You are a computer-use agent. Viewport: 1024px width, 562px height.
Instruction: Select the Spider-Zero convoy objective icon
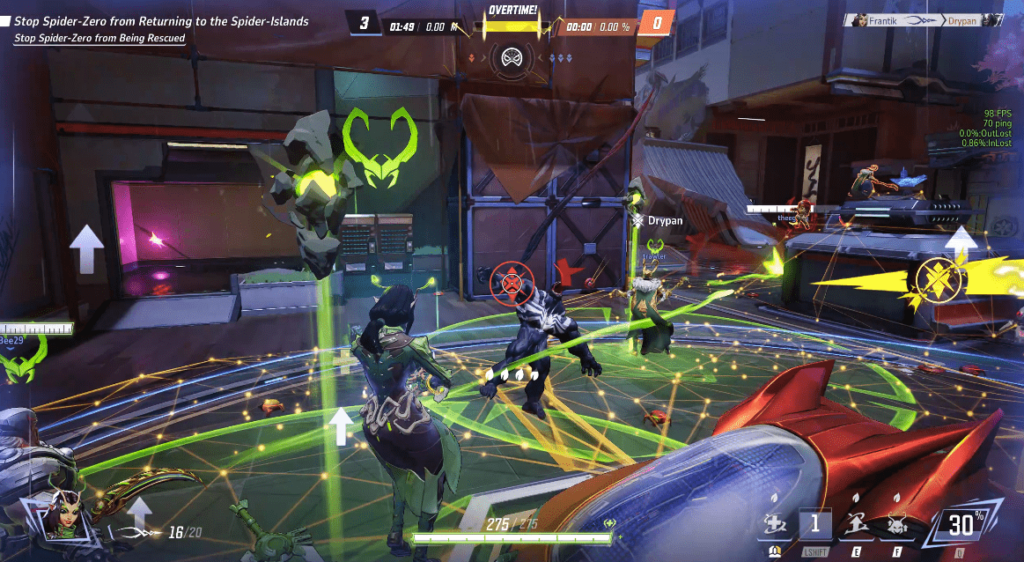pyautogui.click(x=509, y=56)
